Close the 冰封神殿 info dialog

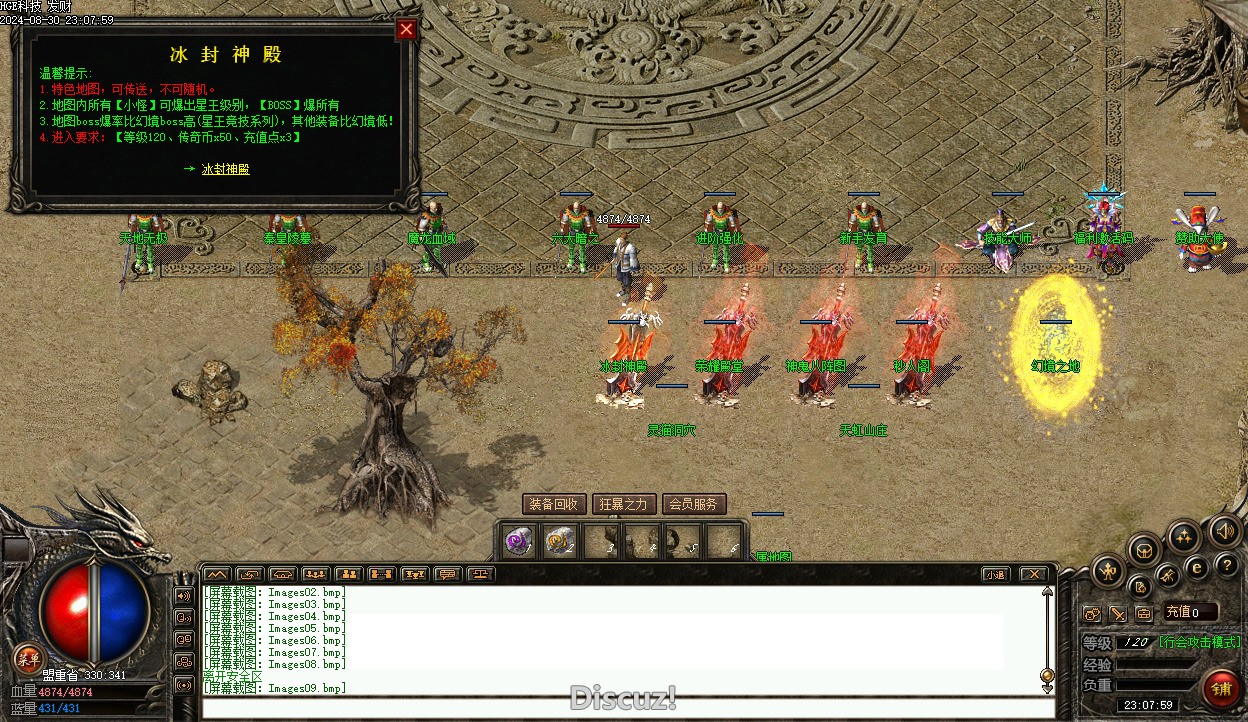[x=406, y=29]
